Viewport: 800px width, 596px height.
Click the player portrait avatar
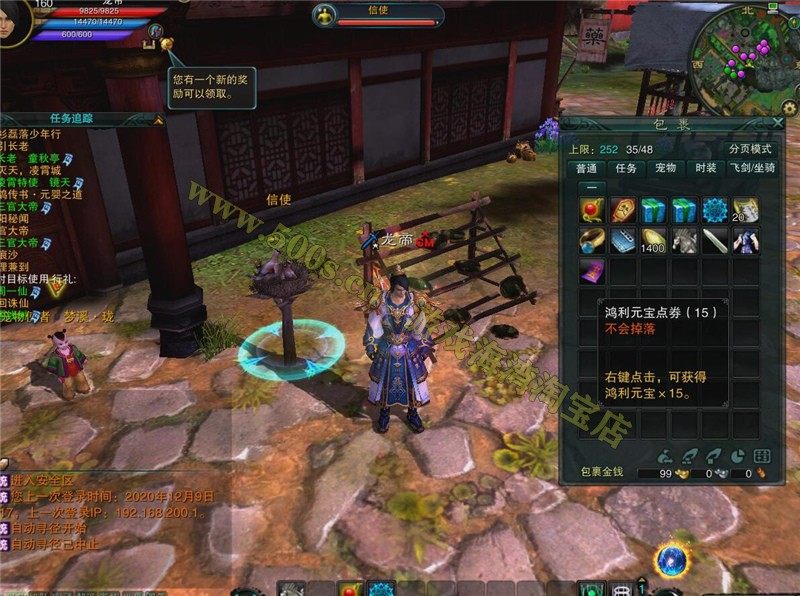coord(14,18)
